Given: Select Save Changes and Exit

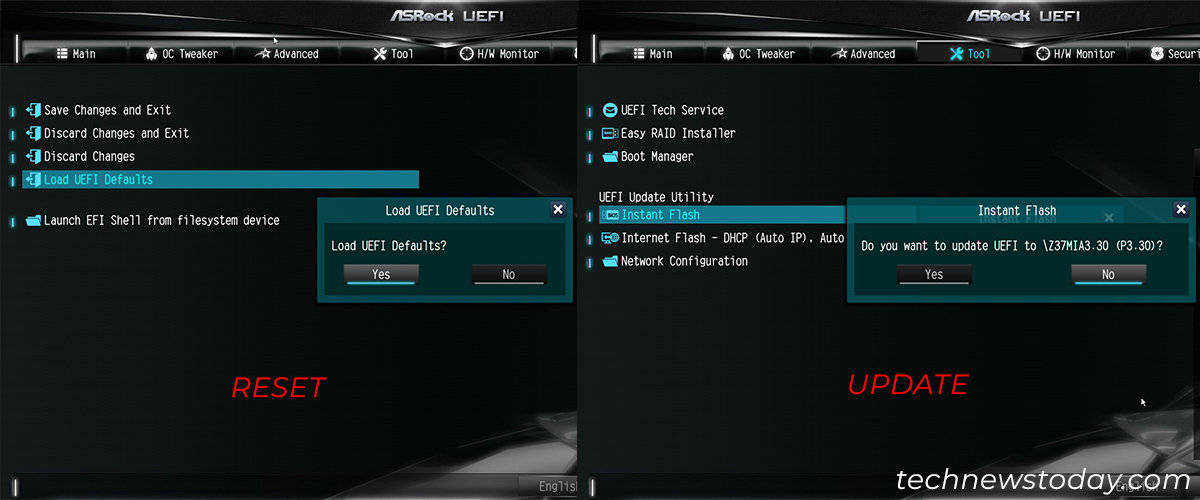Looking at the screenshot, I should 107,110.
